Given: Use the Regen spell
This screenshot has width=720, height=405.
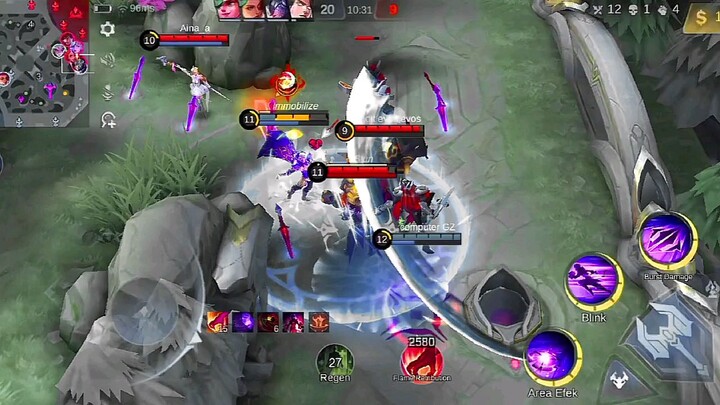Looking at the screenshot, I should pos(335,361).
